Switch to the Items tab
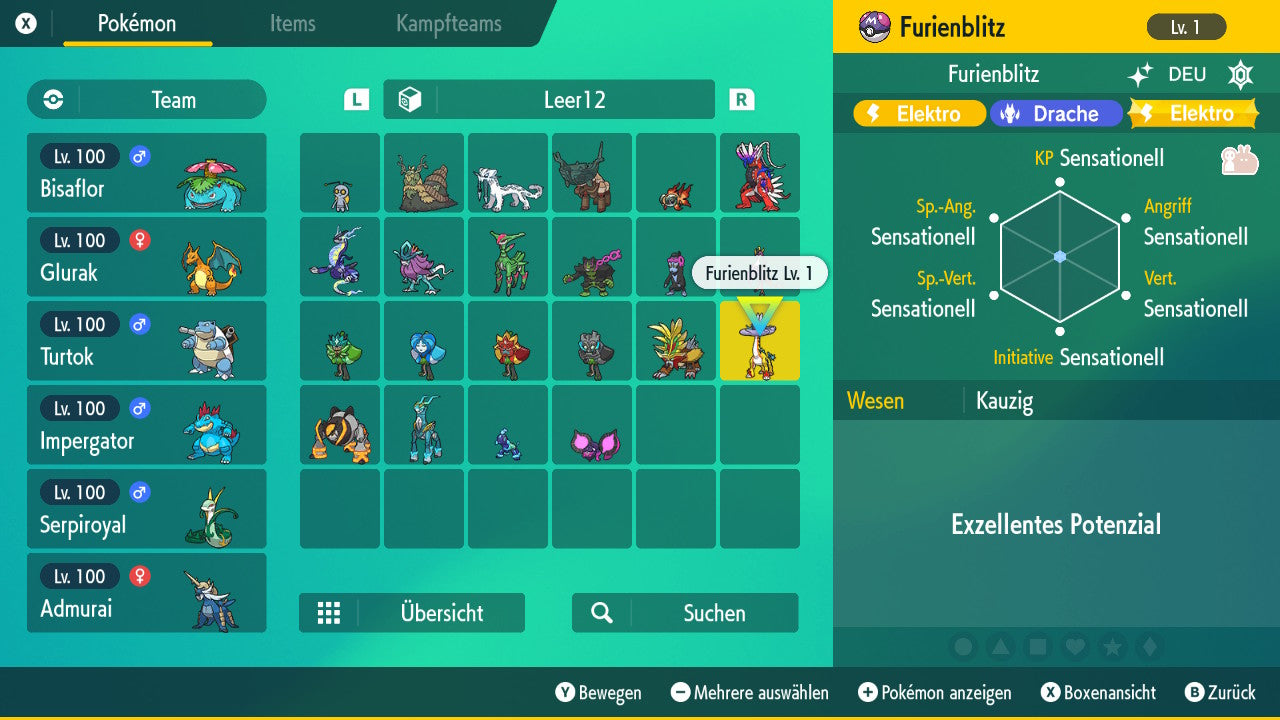This screenshot has height=720, width=1280. tap(292, 25)
